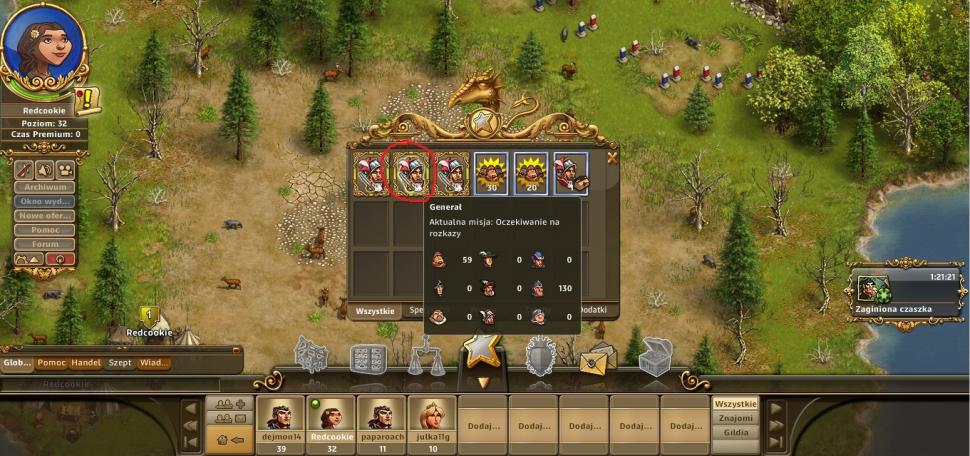Choose the item slot marked 20
This screenshot has width=970, height=456.
[x=531, y=173]
